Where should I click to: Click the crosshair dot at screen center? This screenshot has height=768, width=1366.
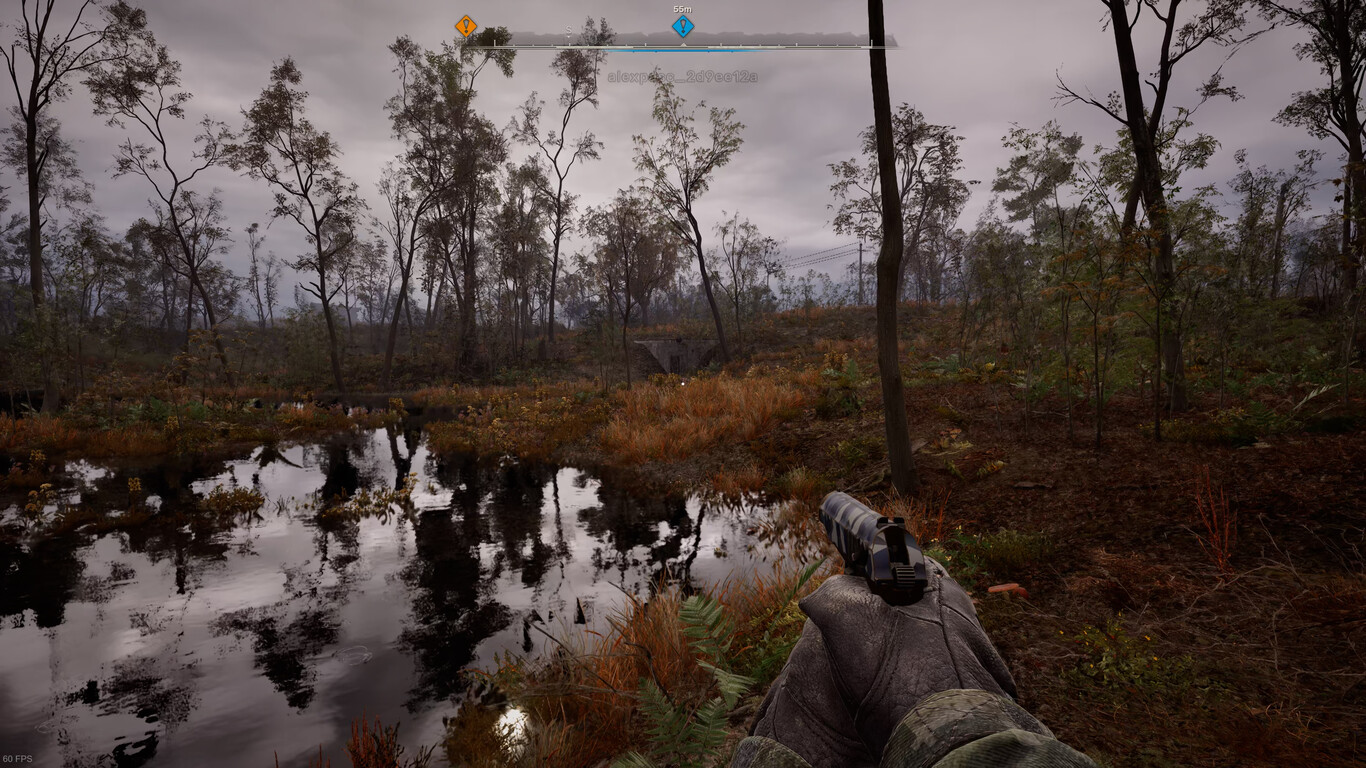coord(683,384)
